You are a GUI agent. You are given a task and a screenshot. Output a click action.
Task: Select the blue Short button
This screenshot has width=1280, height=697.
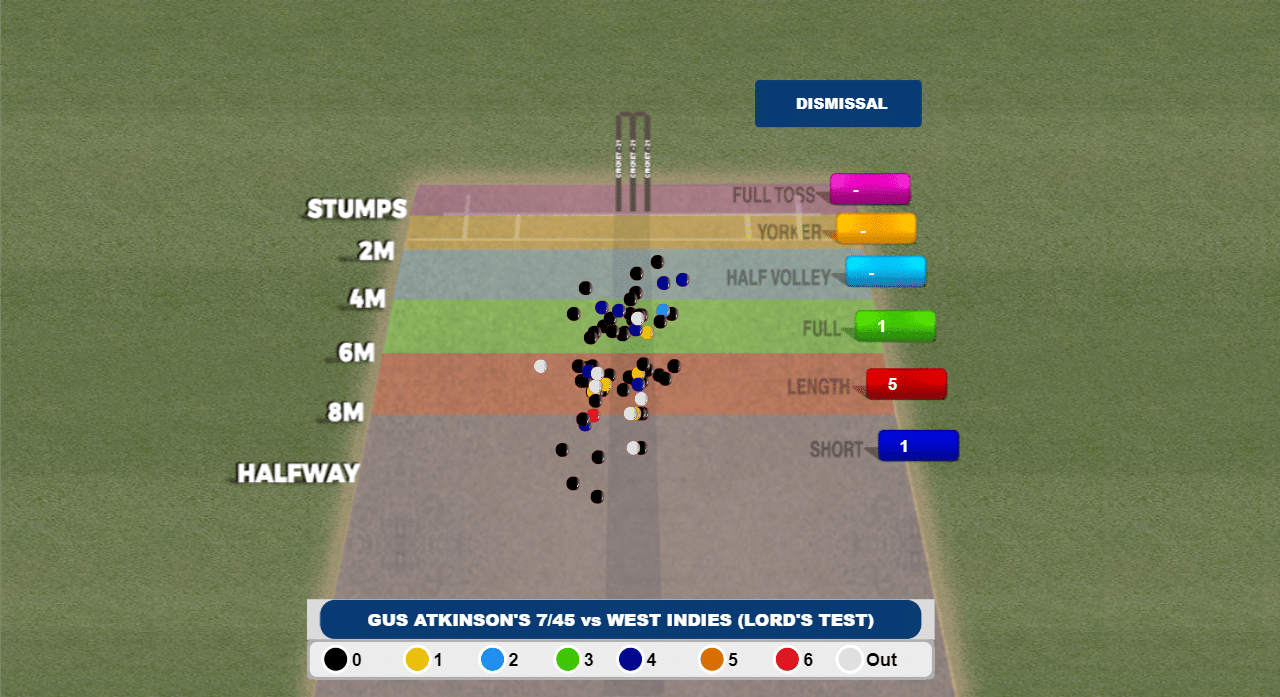[x=918, y=446]
